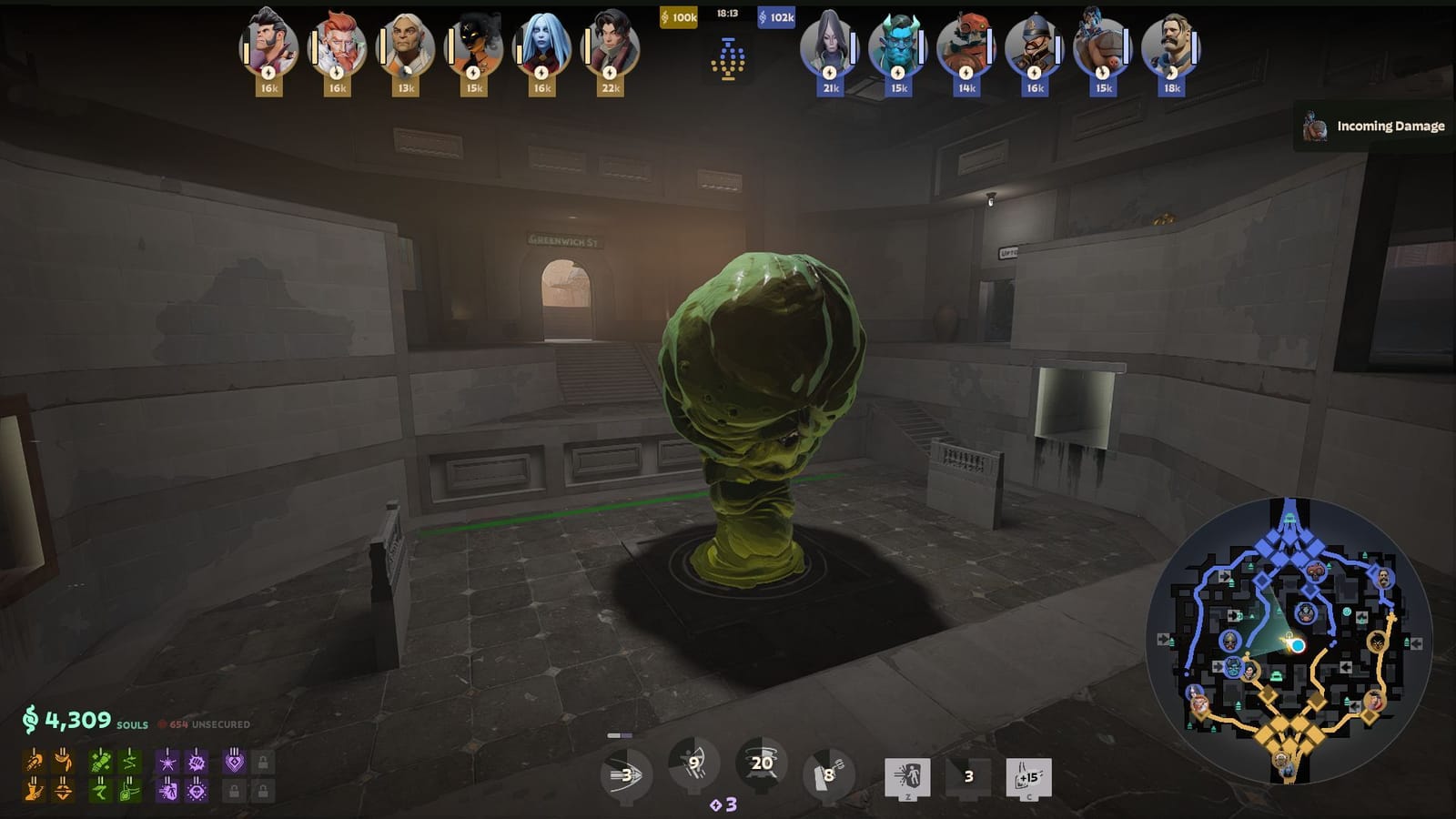This screenshot has height=819, width=1456.
Task: Select the bow-drawing ability showing 9
Action: [x=690, y=764]
